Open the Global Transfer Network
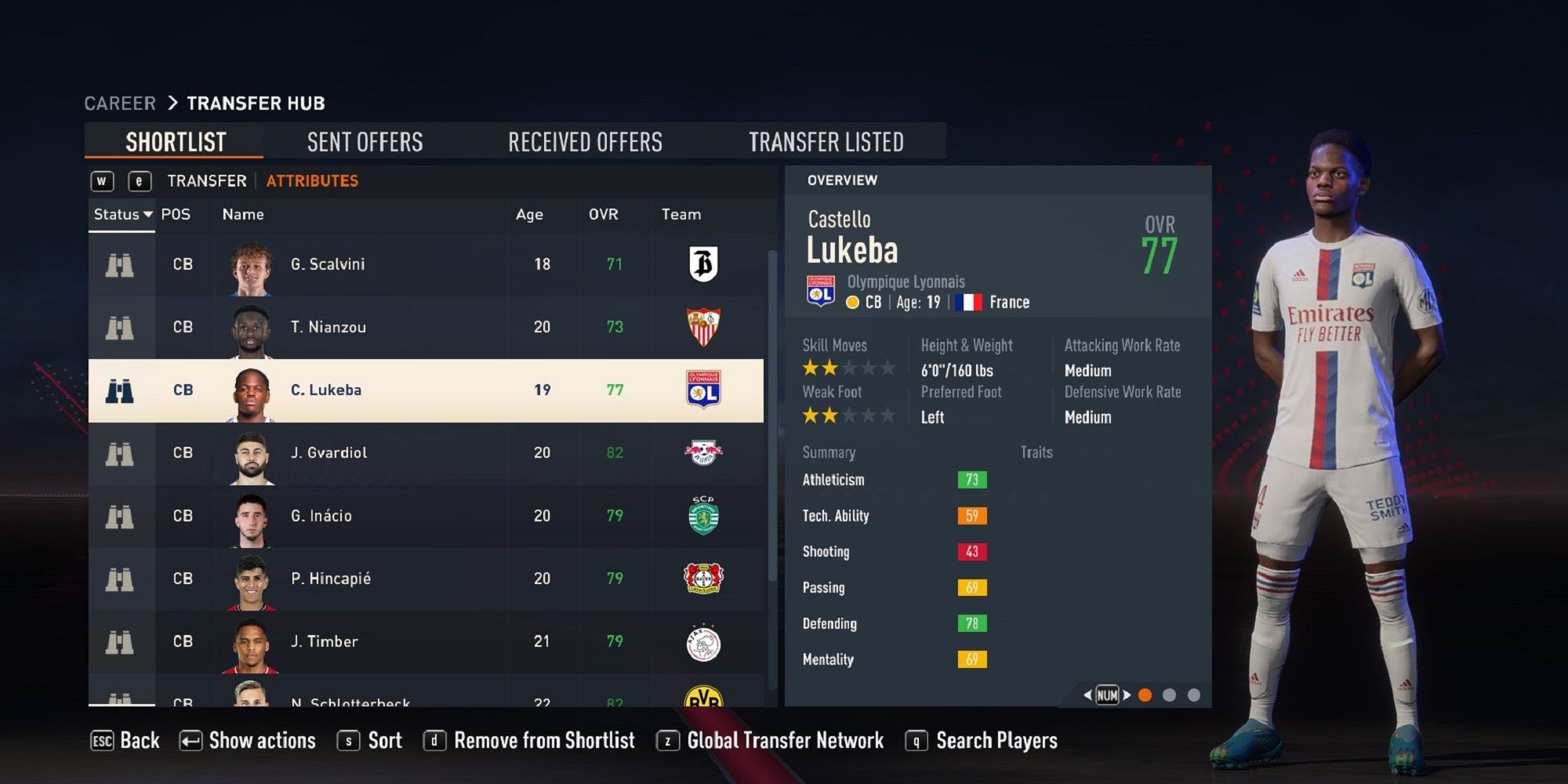Viewport: 1568px width, 784px height. [x=784, y=740]
